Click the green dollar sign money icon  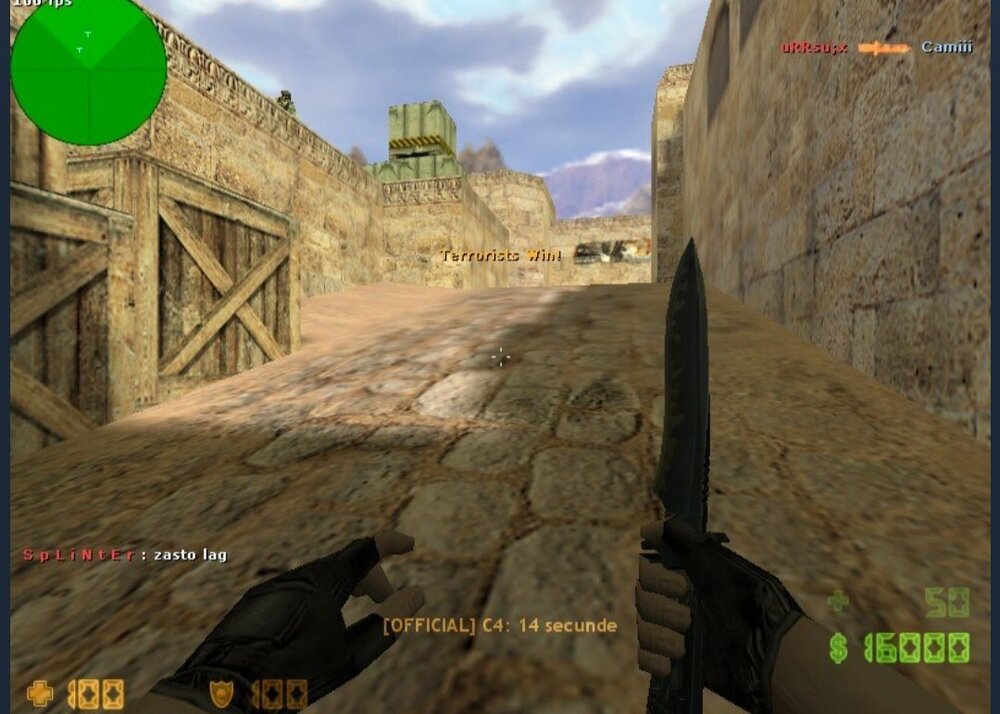(838, 649)
